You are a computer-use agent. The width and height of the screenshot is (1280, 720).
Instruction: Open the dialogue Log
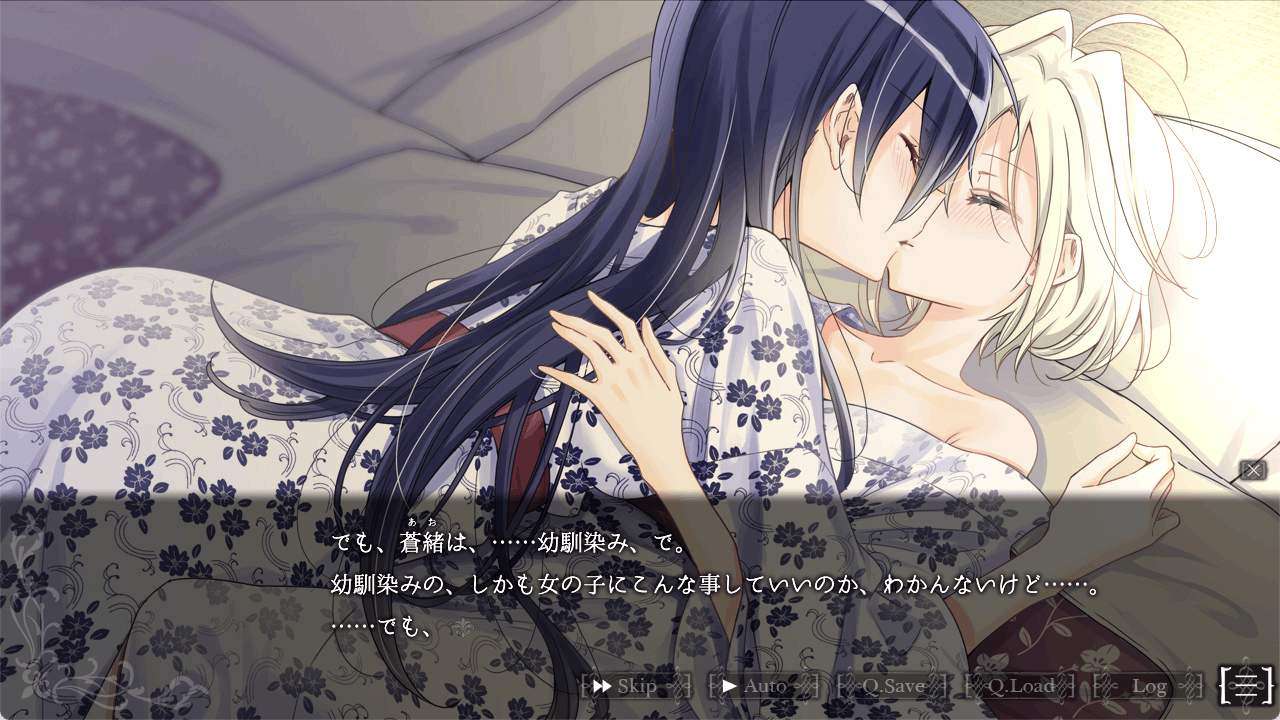pyautogui.click(x=1149, y=686)
